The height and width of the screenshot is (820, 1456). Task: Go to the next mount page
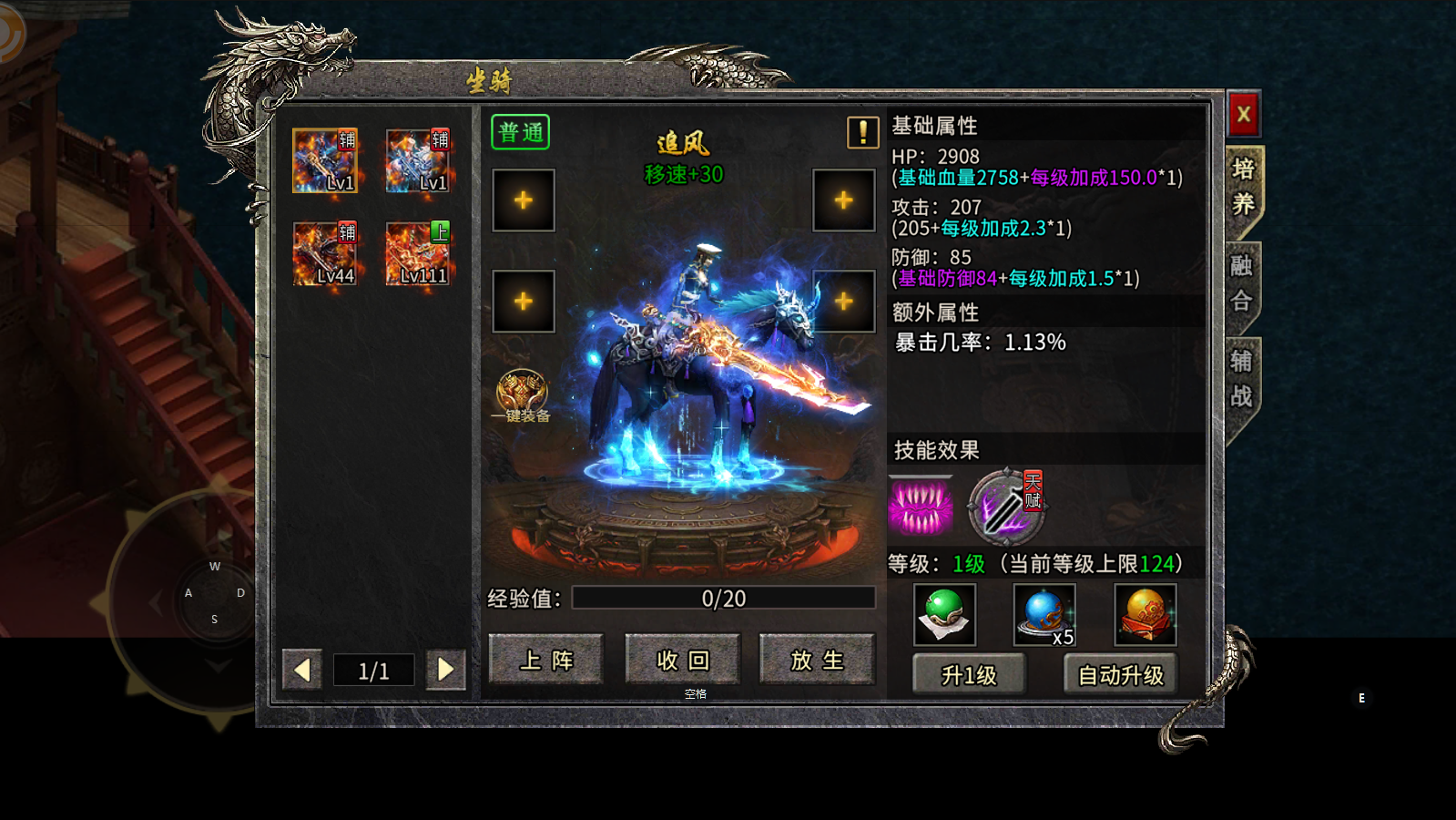point(445,671)
